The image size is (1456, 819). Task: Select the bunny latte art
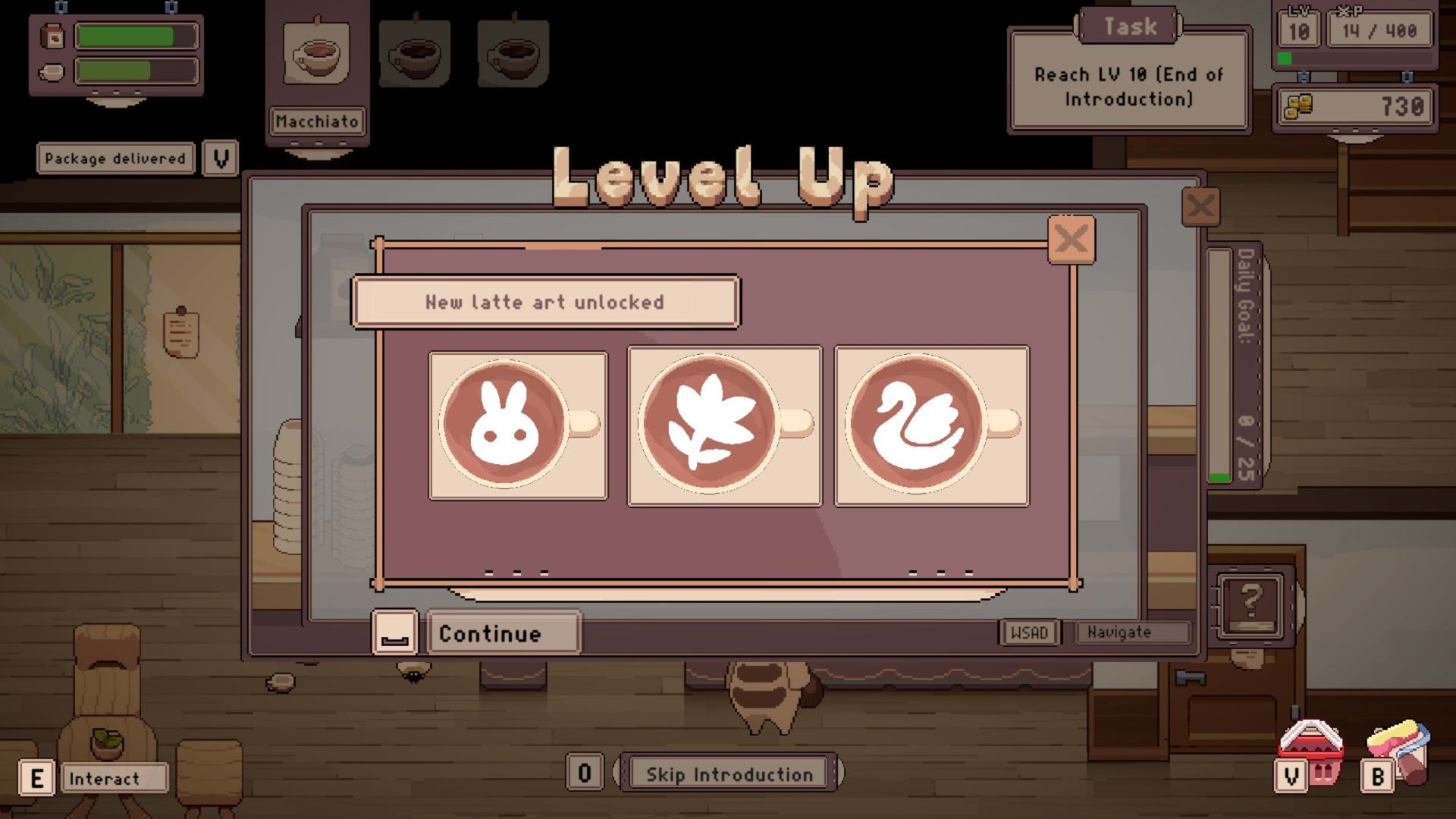[518, 425]
